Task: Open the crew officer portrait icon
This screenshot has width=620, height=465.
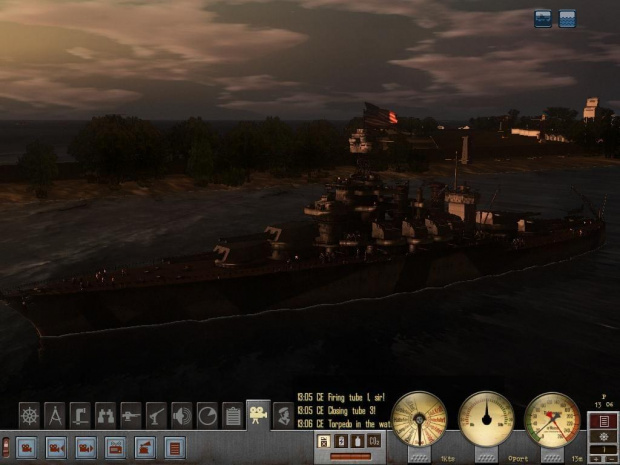Action: [x=284, y=415]
